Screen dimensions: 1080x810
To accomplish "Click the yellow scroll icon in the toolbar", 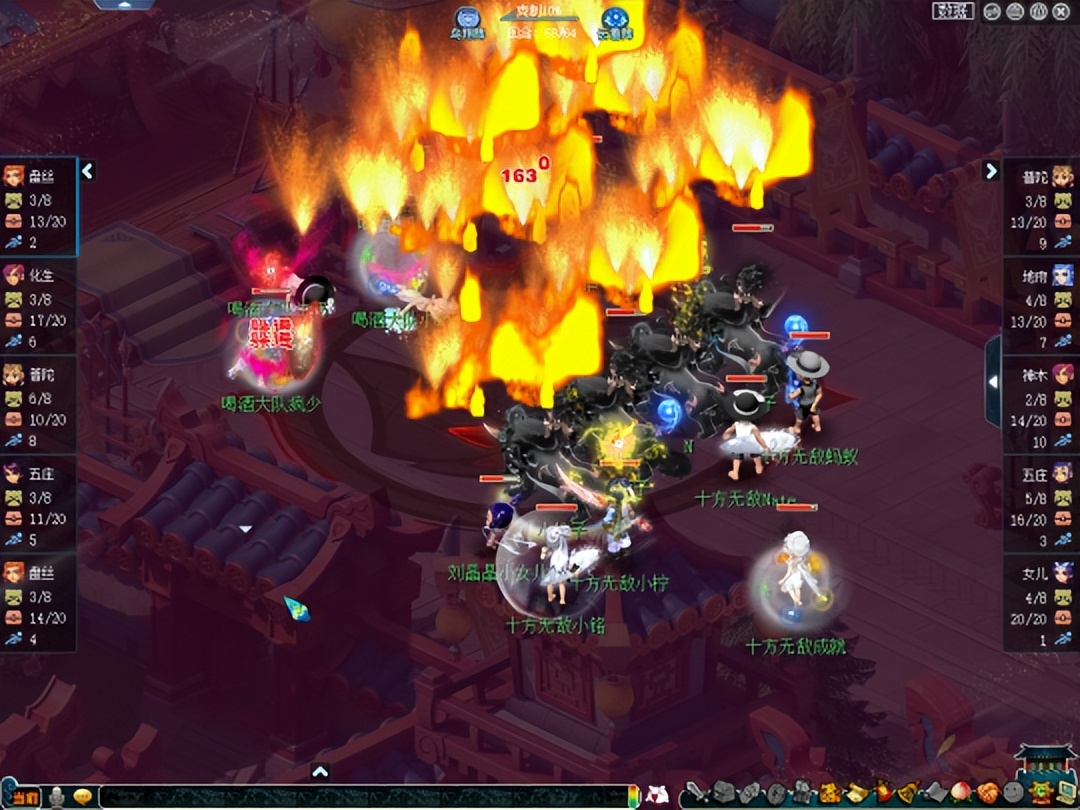I will [x=857, y=792].
